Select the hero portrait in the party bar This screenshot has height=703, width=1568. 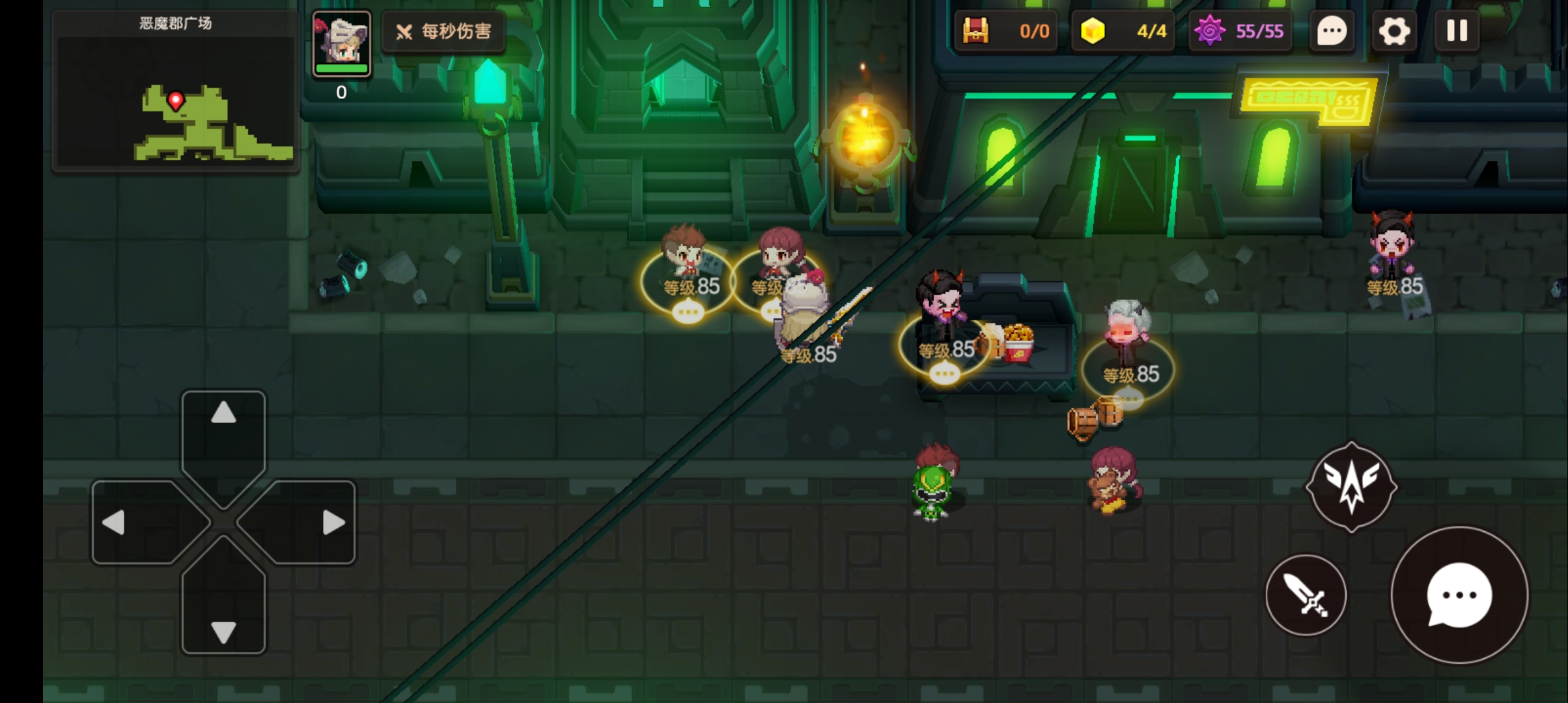341,43
